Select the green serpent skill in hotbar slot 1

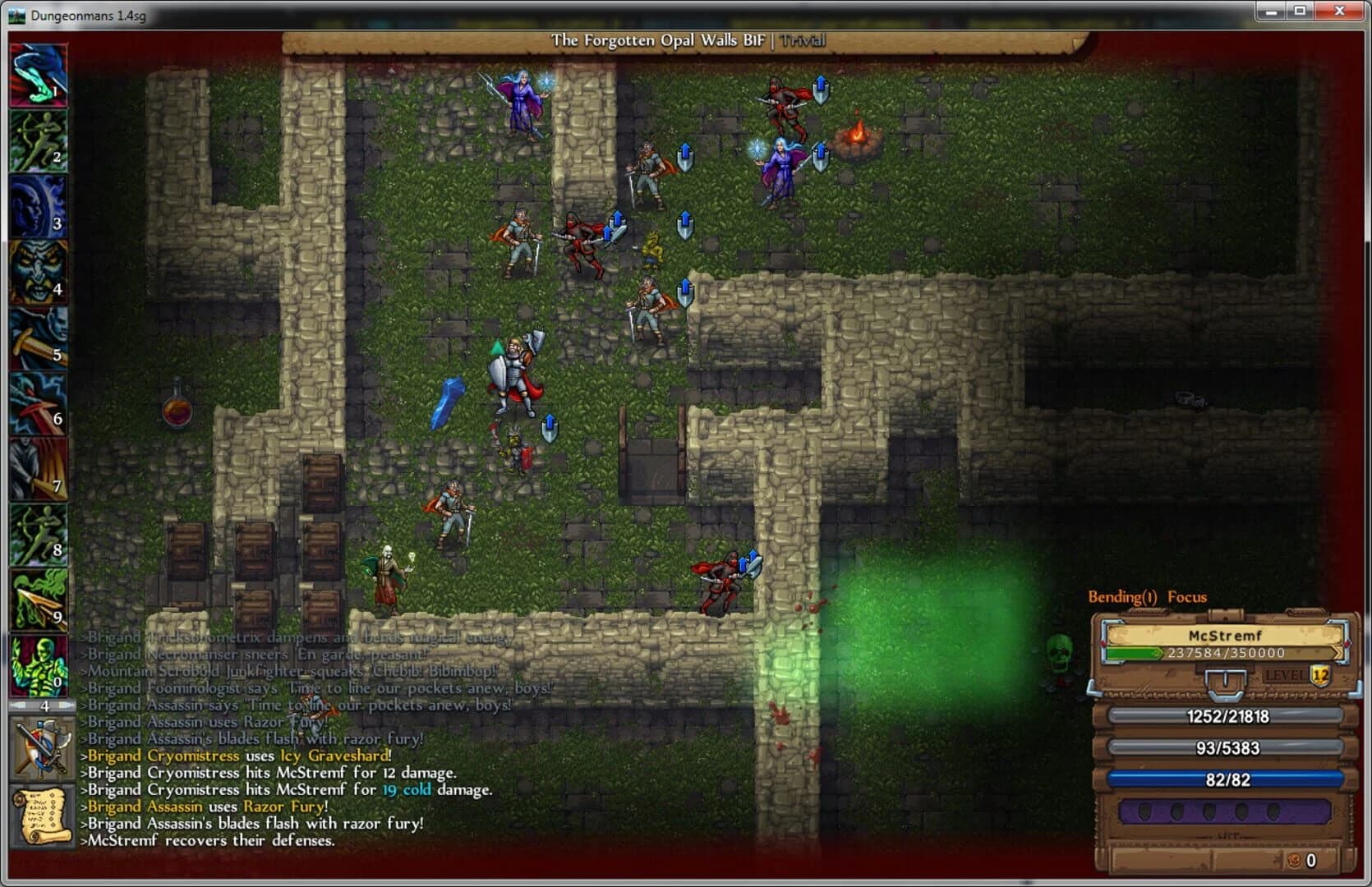[39, 76]
